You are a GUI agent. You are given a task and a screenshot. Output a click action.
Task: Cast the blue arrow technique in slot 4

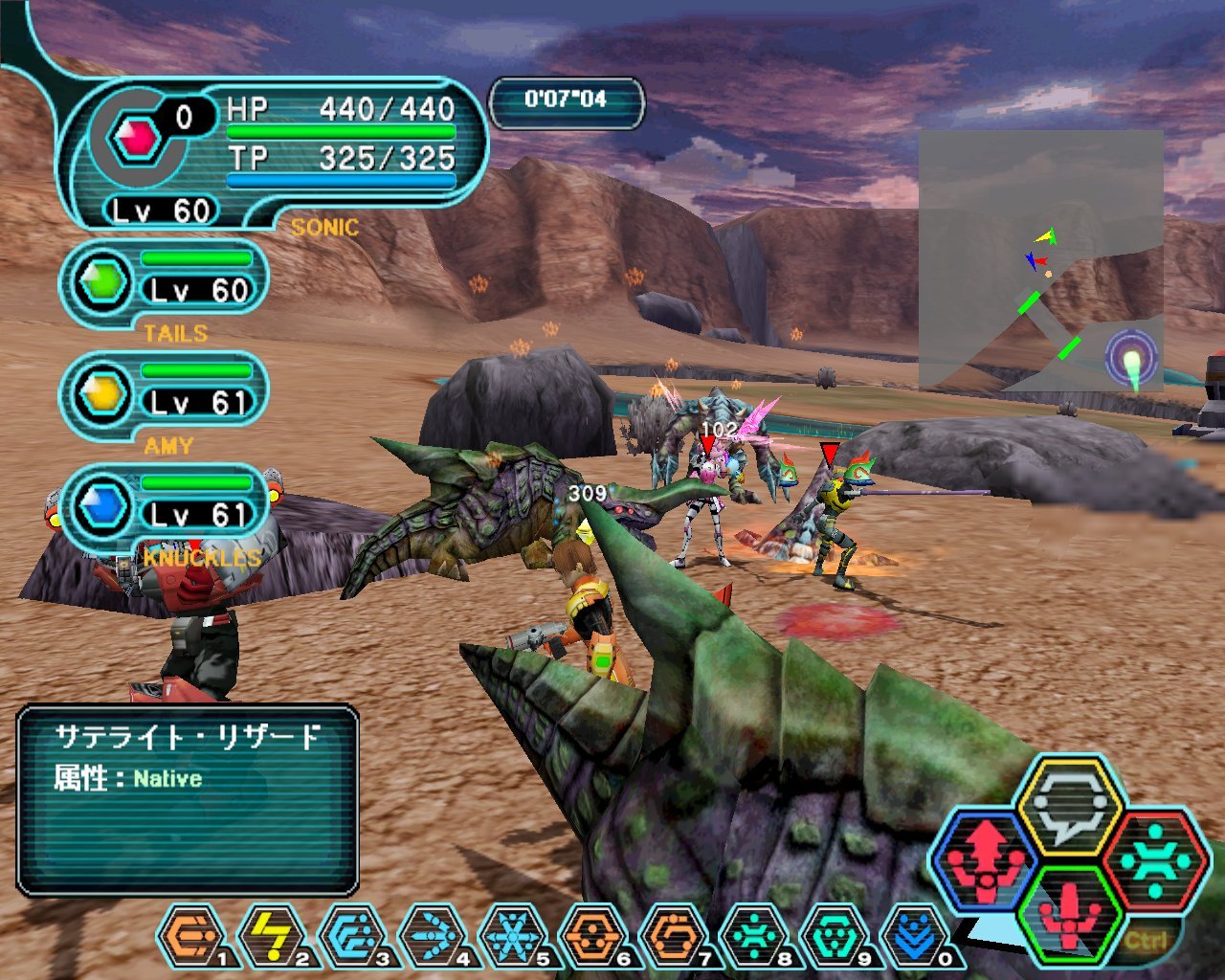coord(433,935)
